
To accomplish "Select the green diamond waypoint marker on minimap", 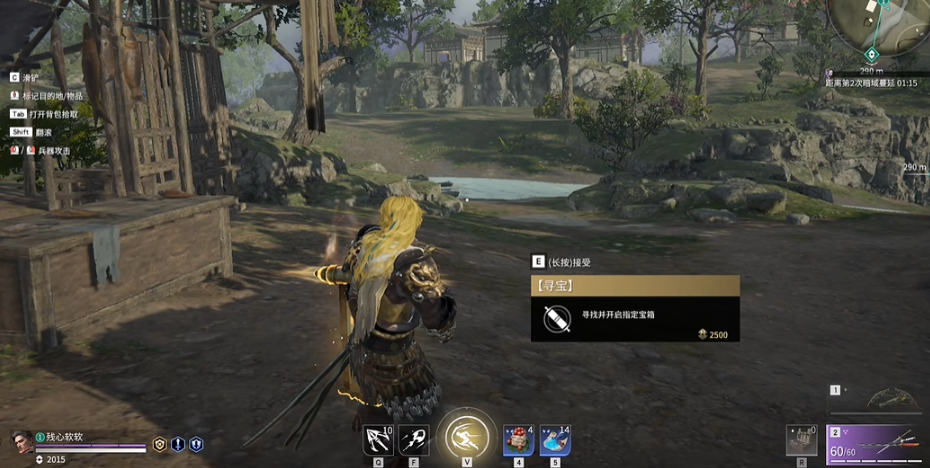I will point(871,54).
